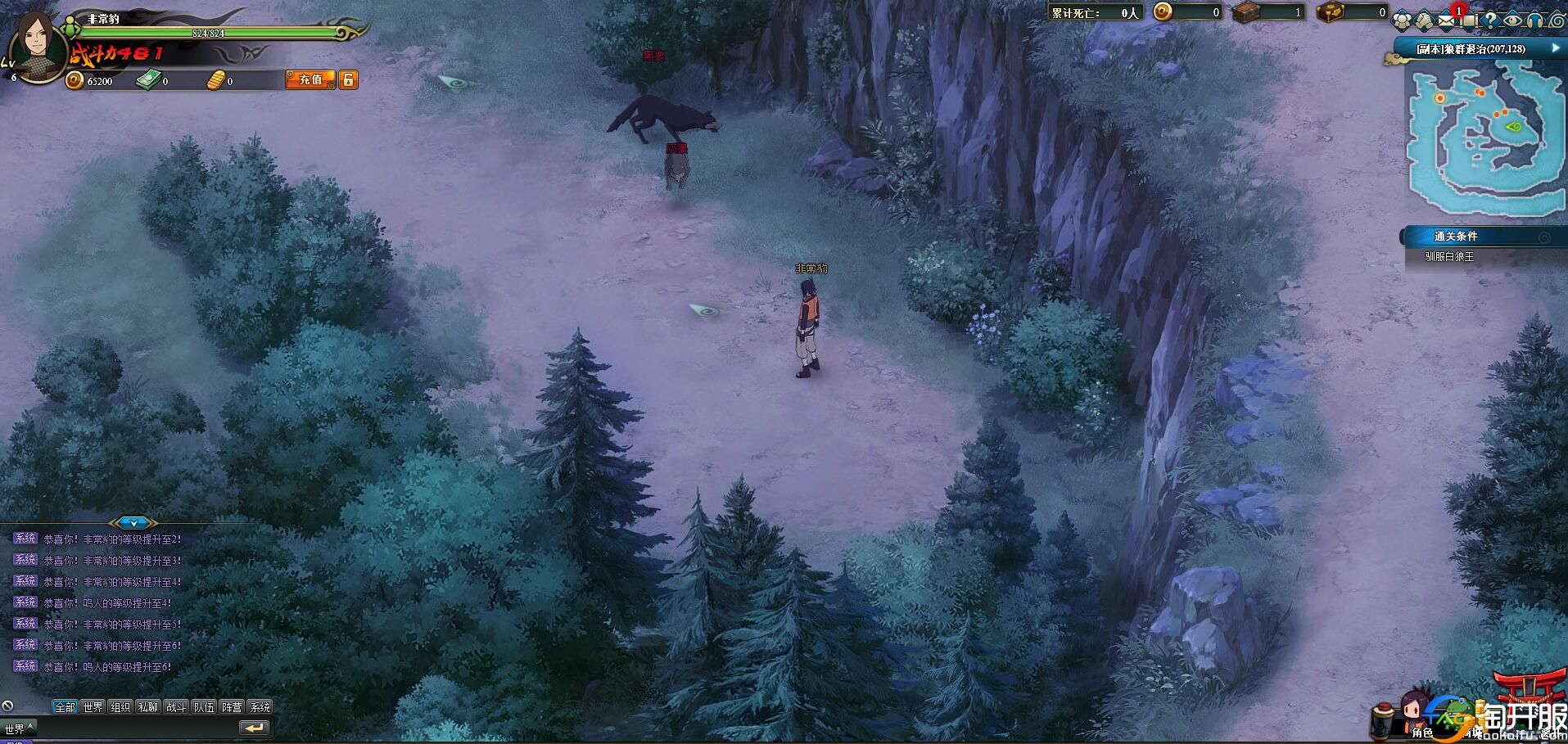The height and width of the screenshot is (744, 1568).
Task: Open the group of people icon
Action: click(x=1403, y=20)
